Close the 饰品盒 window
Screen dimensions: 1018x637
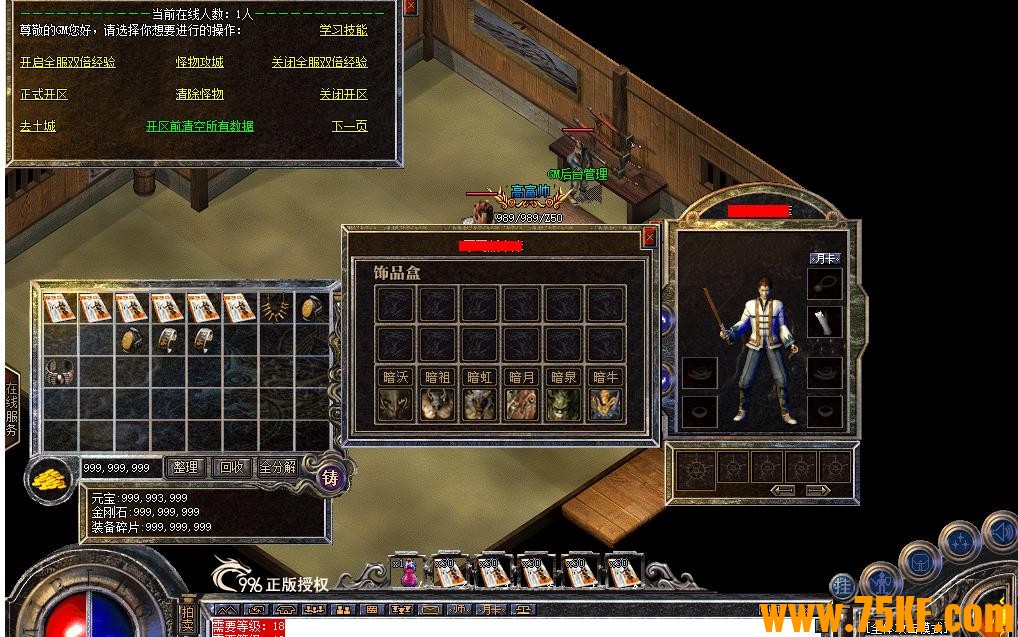click(x=650, y=237)
